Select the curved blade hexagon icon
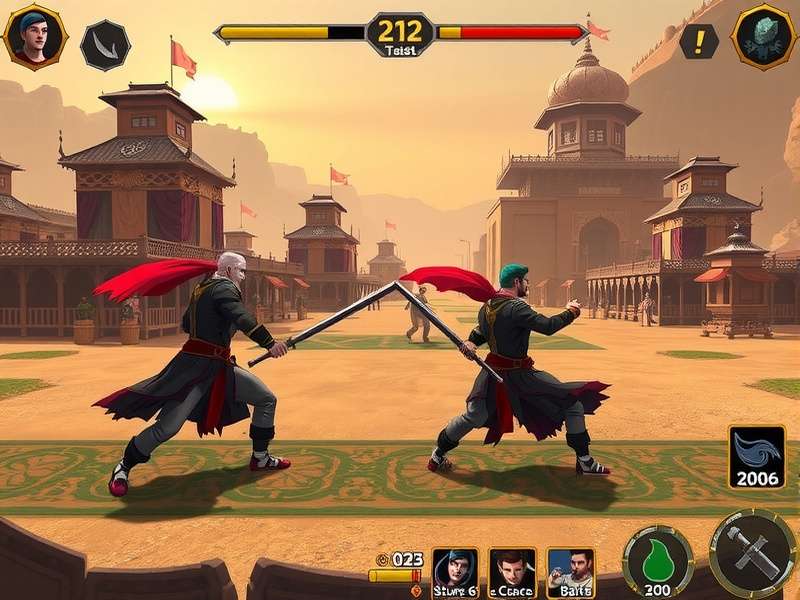This screenshot has height=600, width=800. (105, 45)
